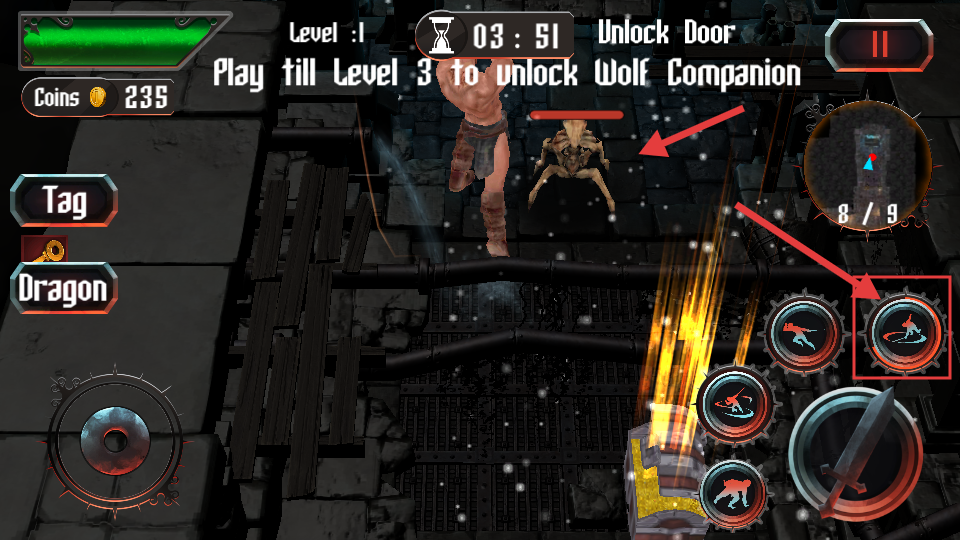The height and width of the screenshot is (540, 960).
Task: Summon the Dragon companion button
Action: point(63,289)
